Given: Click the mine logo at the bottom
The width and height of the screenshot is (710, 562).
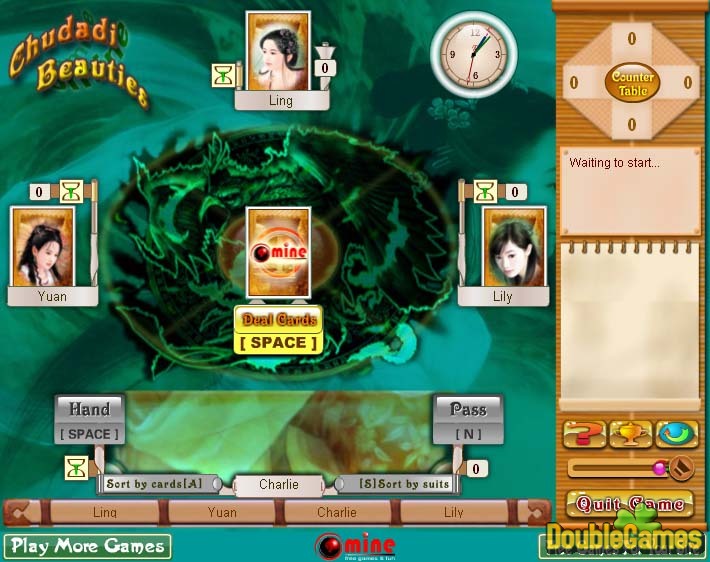Looking at the screenshot, I should pos(355,546).
